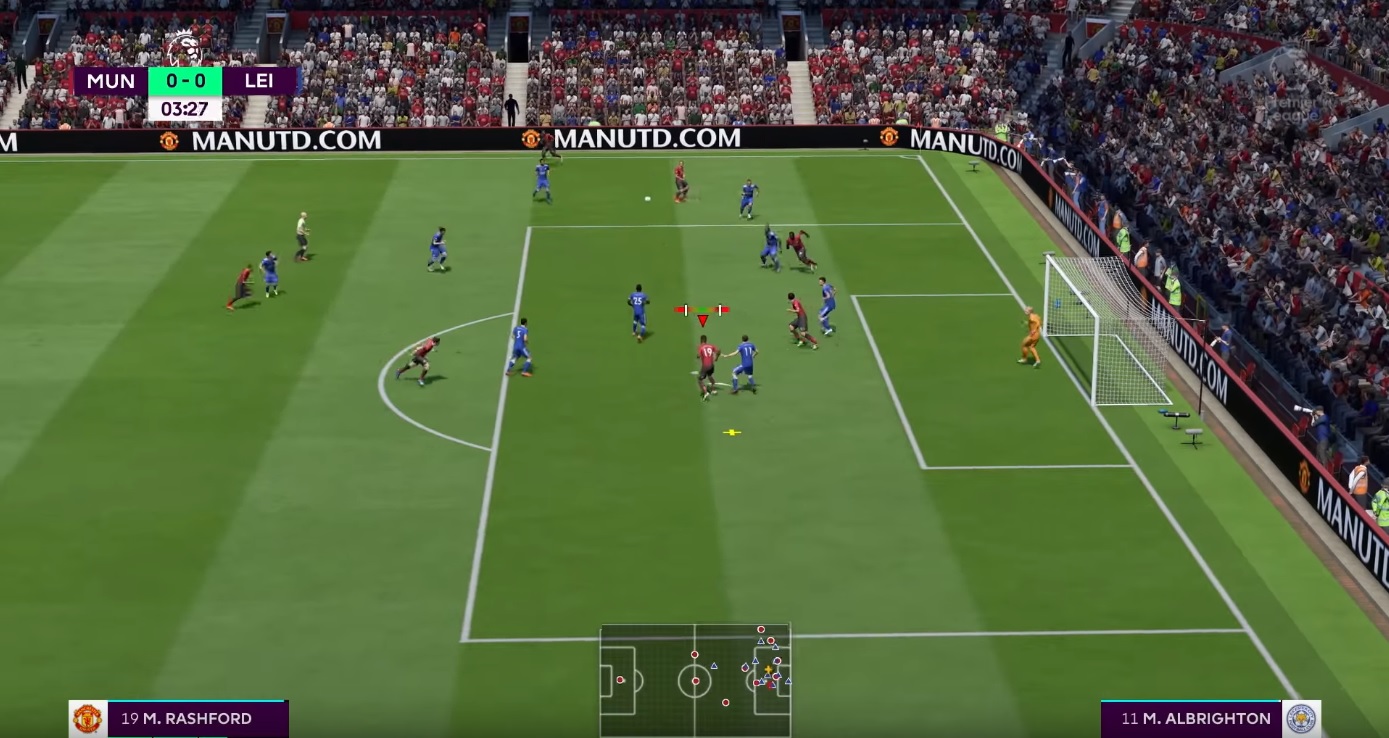The image size is (1389, 738).
Task: Toggle the radar minimap display
Action: point(692,680)
